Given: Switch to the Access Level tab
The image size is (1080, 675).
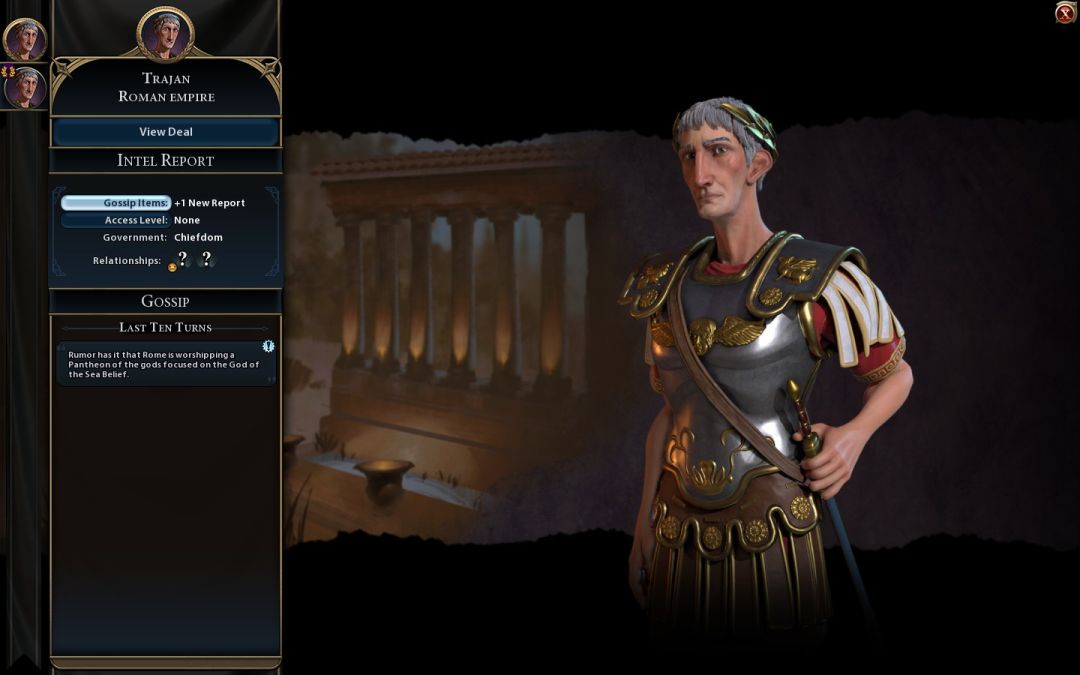Looking at the screenshot, I should 116,220.
